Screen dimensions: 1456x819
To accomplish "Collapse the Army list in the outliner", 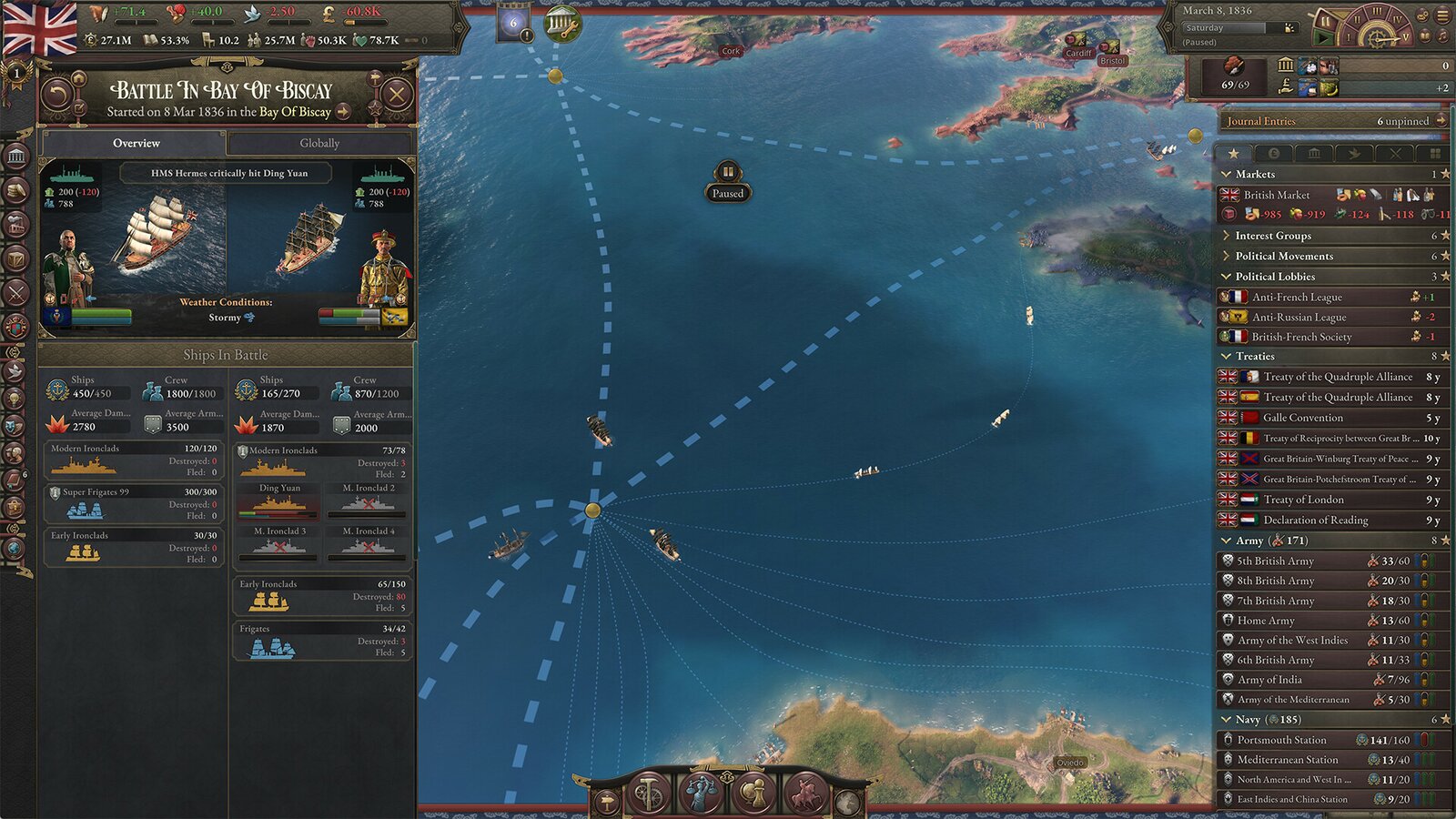I will pyautogui.click(x=1228, y=540).
